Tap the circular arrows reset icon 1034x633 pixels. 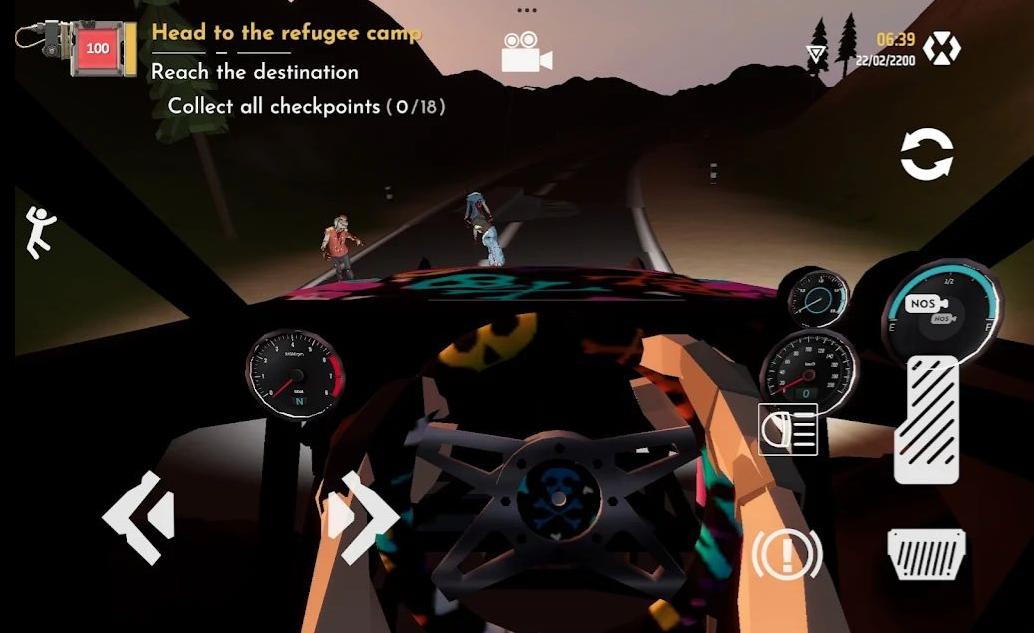[927, 156]
